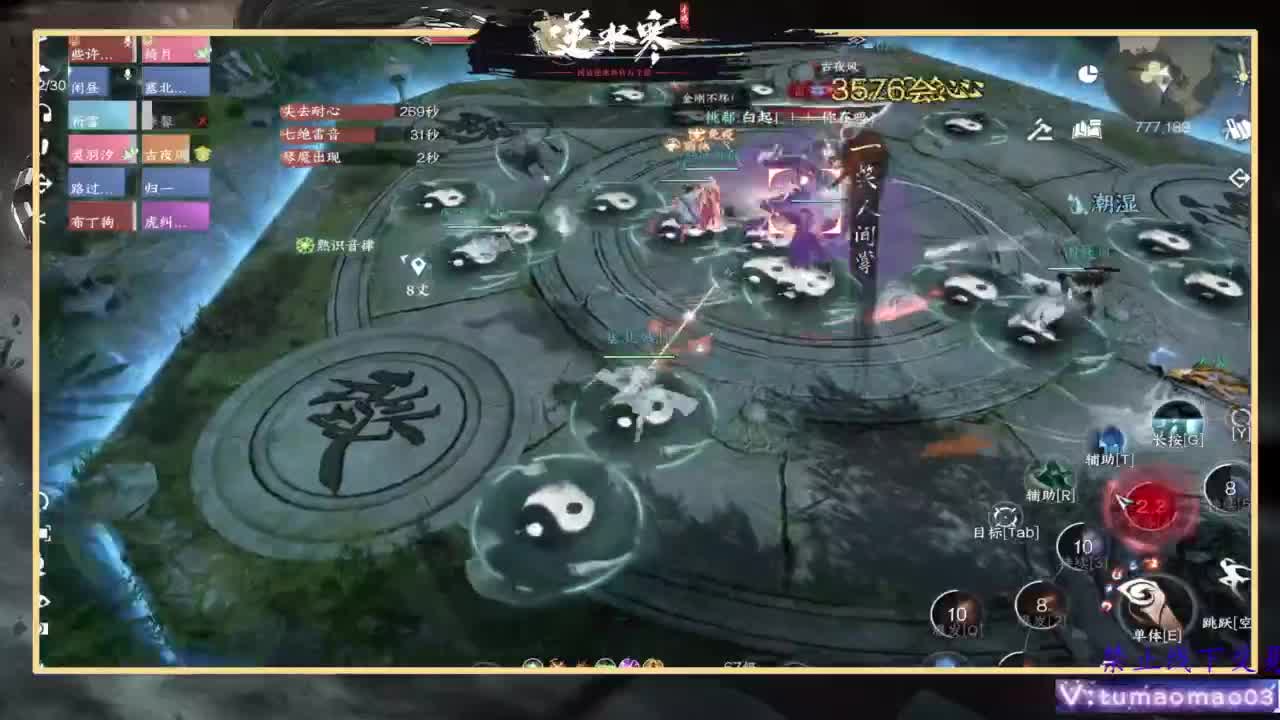Toggle 些许...'s voice chat icon
This screenshot has height=720, width=1280.
(x=129, y=44)
